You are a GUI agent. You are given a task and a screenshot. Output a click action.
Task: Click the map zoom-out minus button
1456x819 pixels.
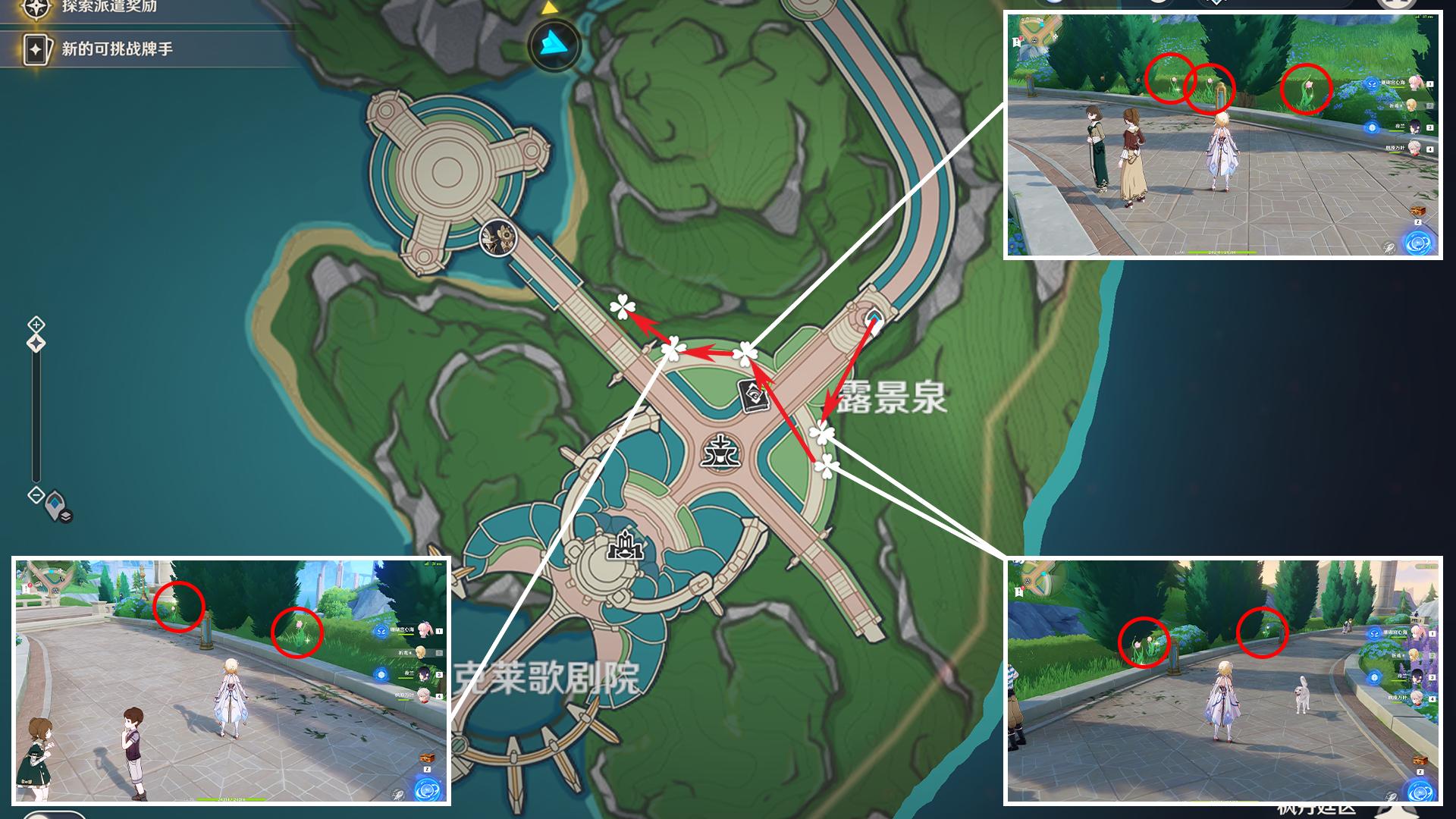[36, 495]
